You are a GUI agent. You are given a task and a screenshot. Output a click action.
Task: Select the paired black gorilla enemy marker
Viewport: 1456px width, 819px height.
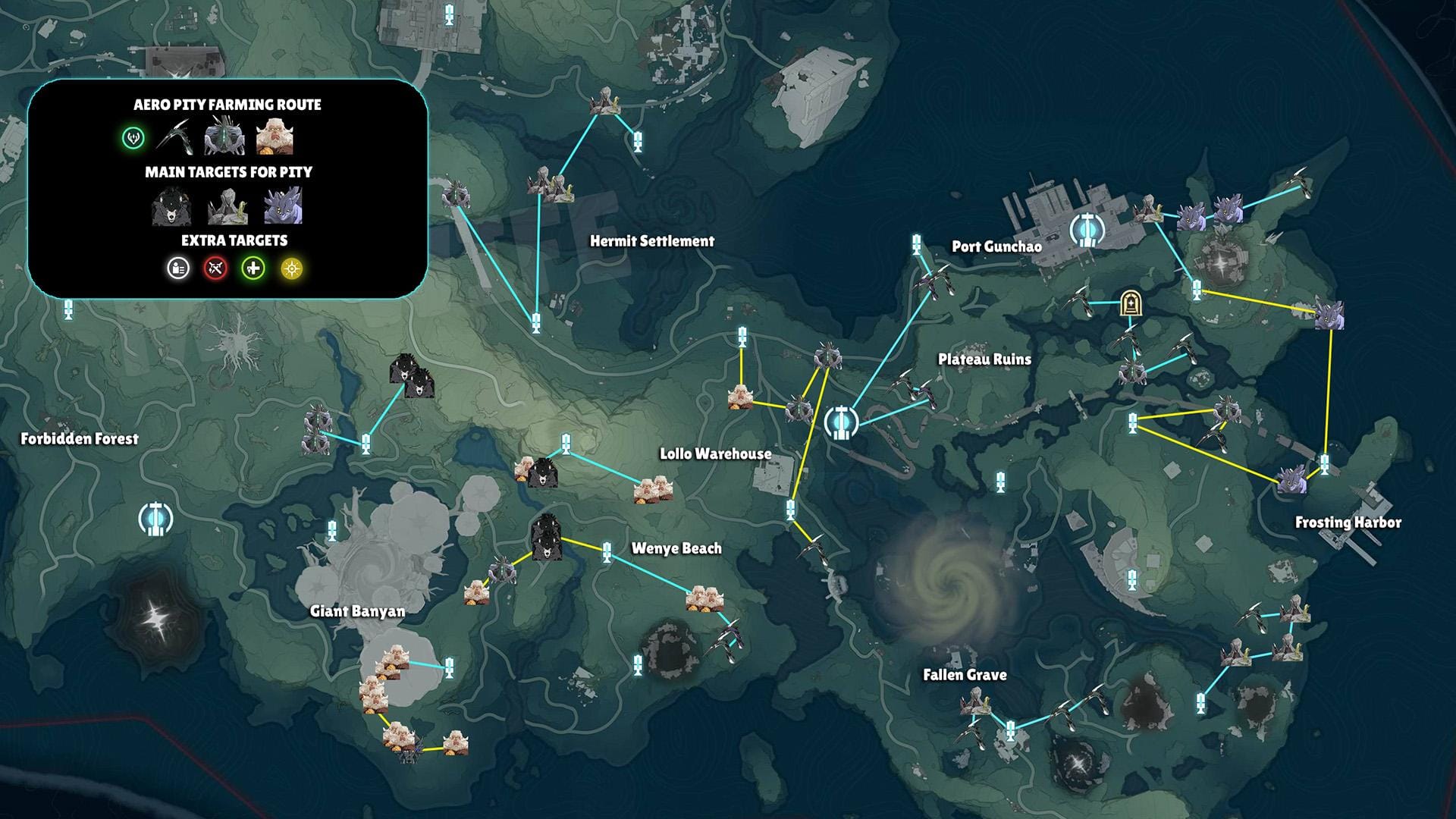(410, 377)
